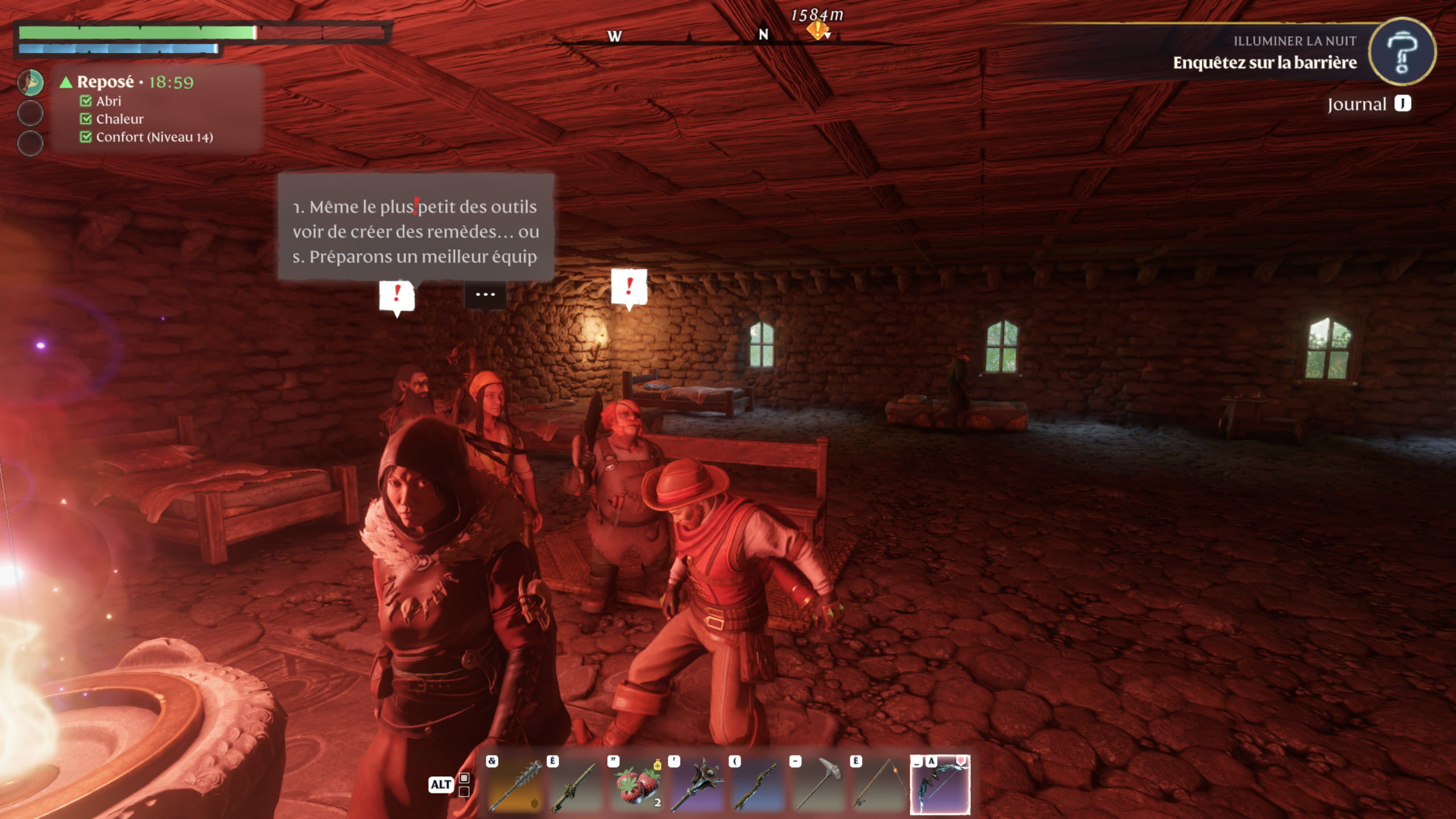Click the quest marker on the compass

(x=817, y=30)
